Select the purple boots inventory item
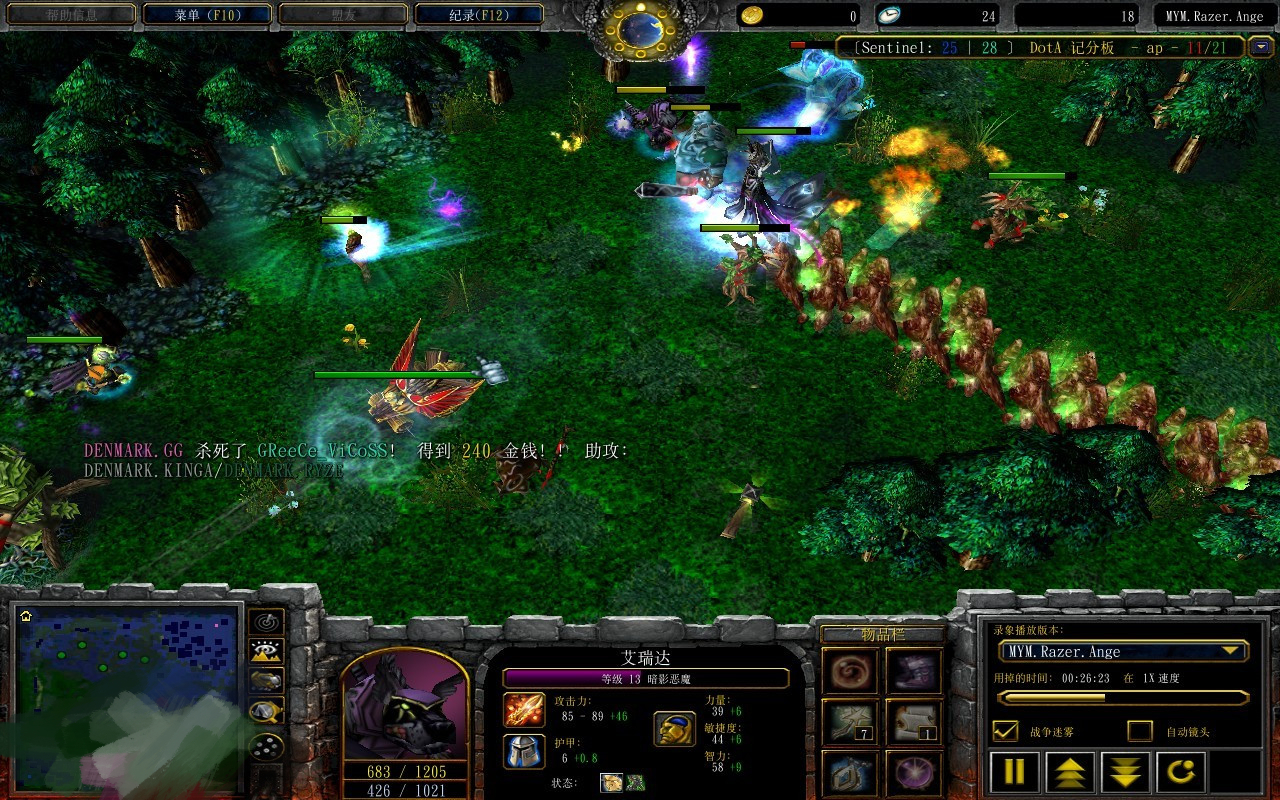Screen dimensions: 1280x800 [x=914, y=671]
